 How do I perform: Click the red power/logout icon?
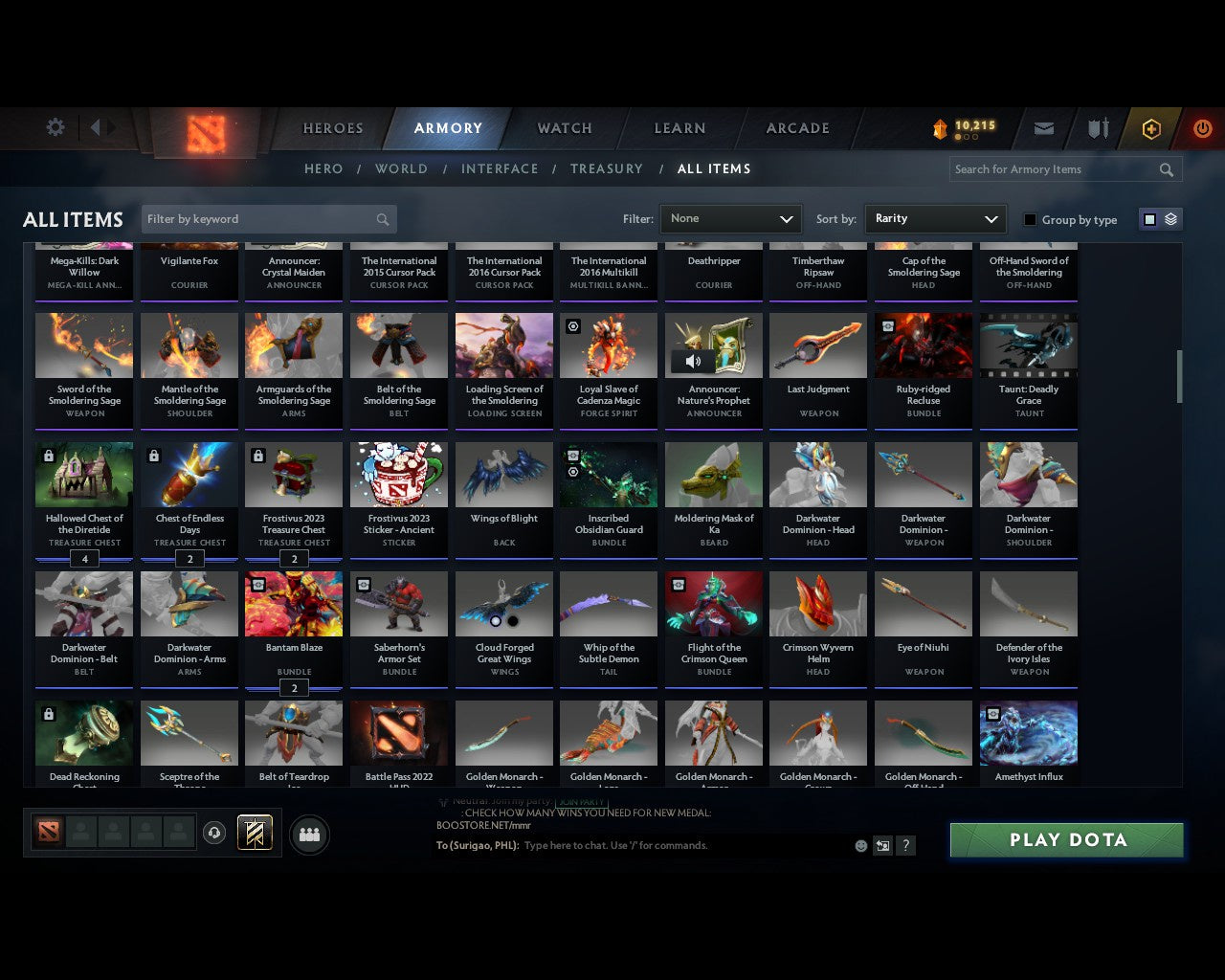1202,128
